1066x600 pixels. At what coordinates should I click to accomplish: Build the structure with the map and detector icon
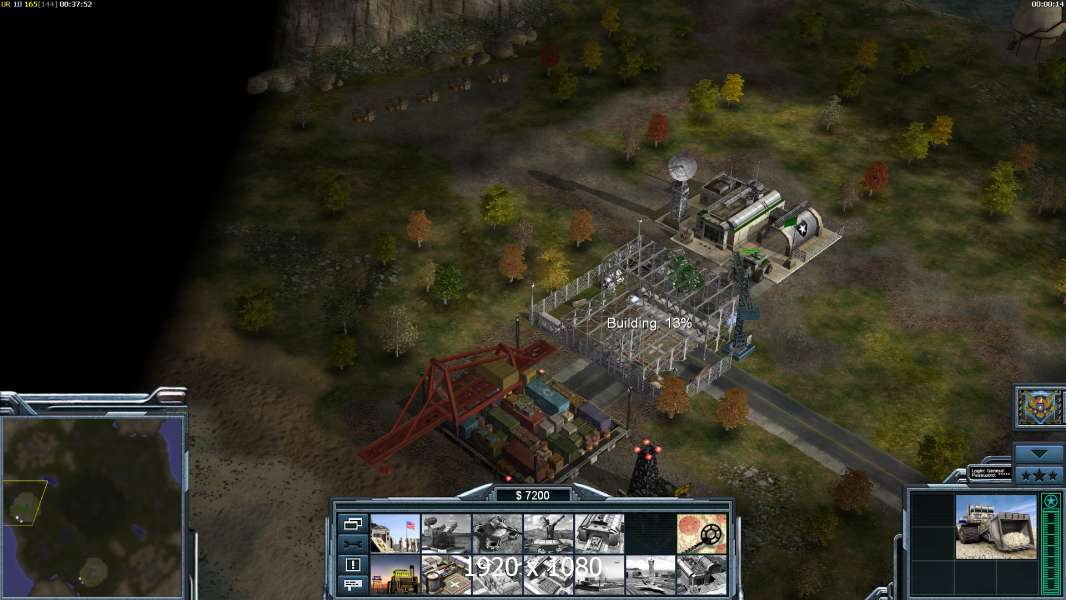[x=701, y=533]
